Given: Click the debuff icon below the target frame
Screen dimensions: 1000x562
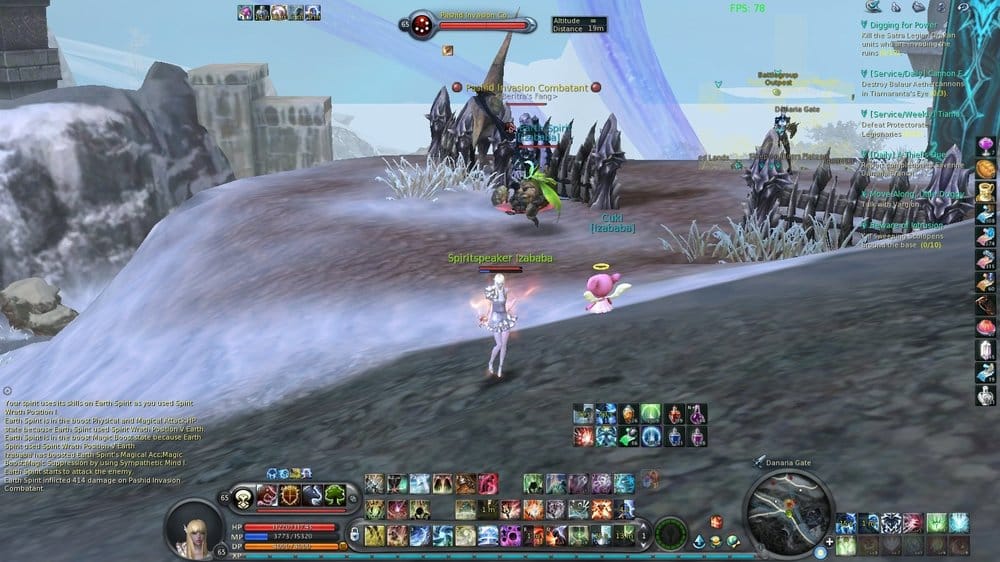Looking at the screenshot, I should [x=448, y=49].
